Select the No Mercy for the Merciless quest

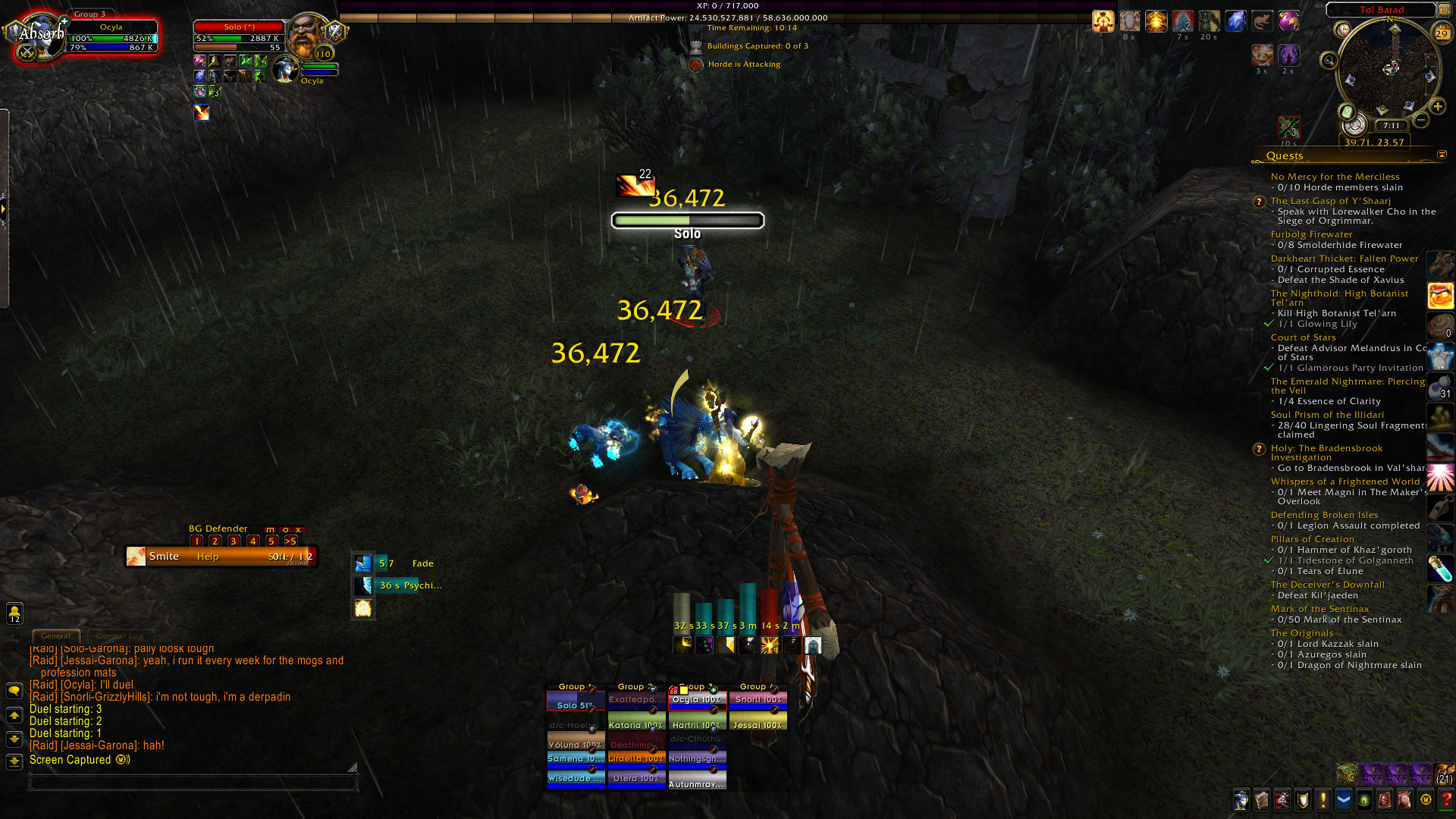click(1335, 177)
